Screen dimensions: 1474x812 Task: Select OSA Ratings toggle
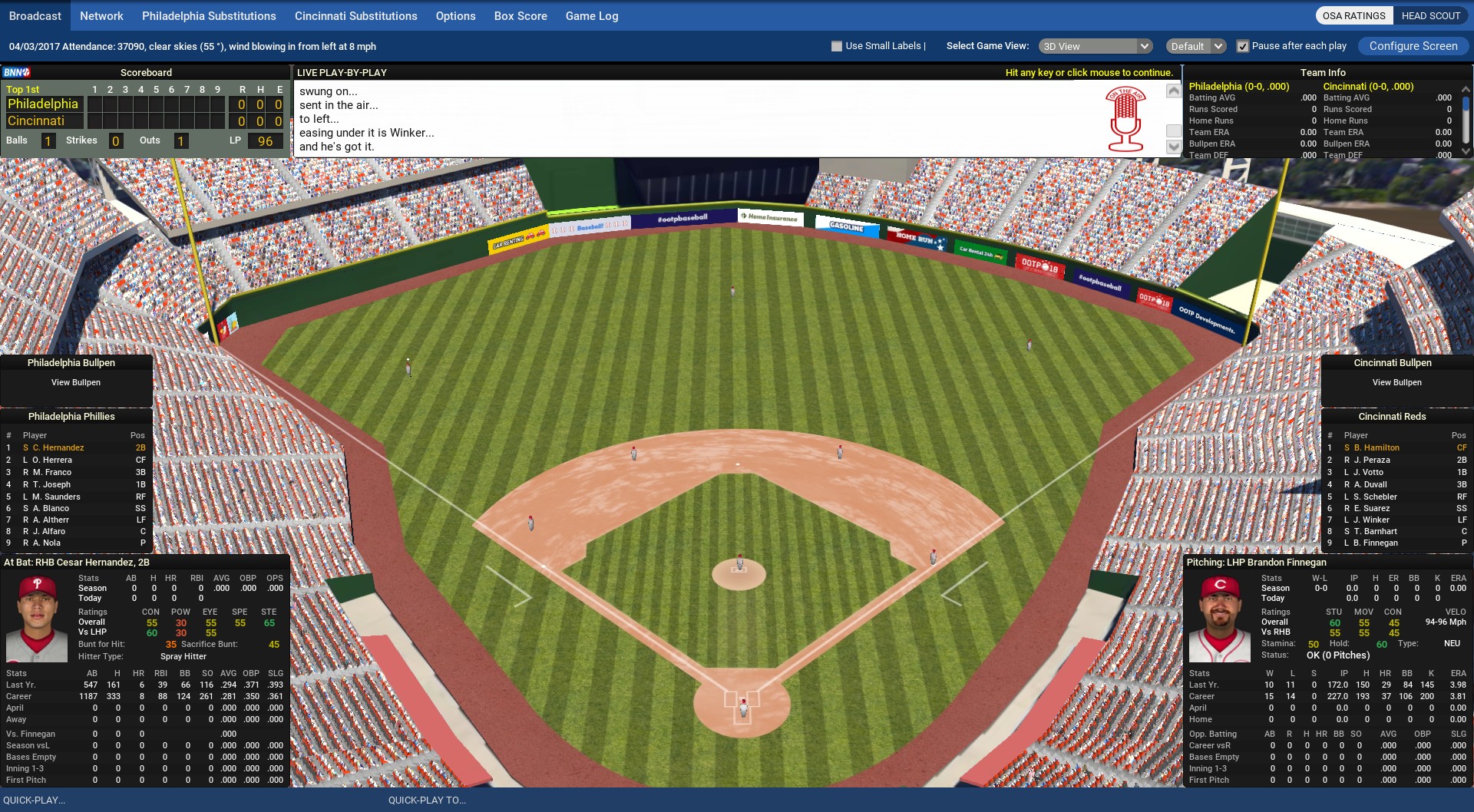coord(1353,16)
